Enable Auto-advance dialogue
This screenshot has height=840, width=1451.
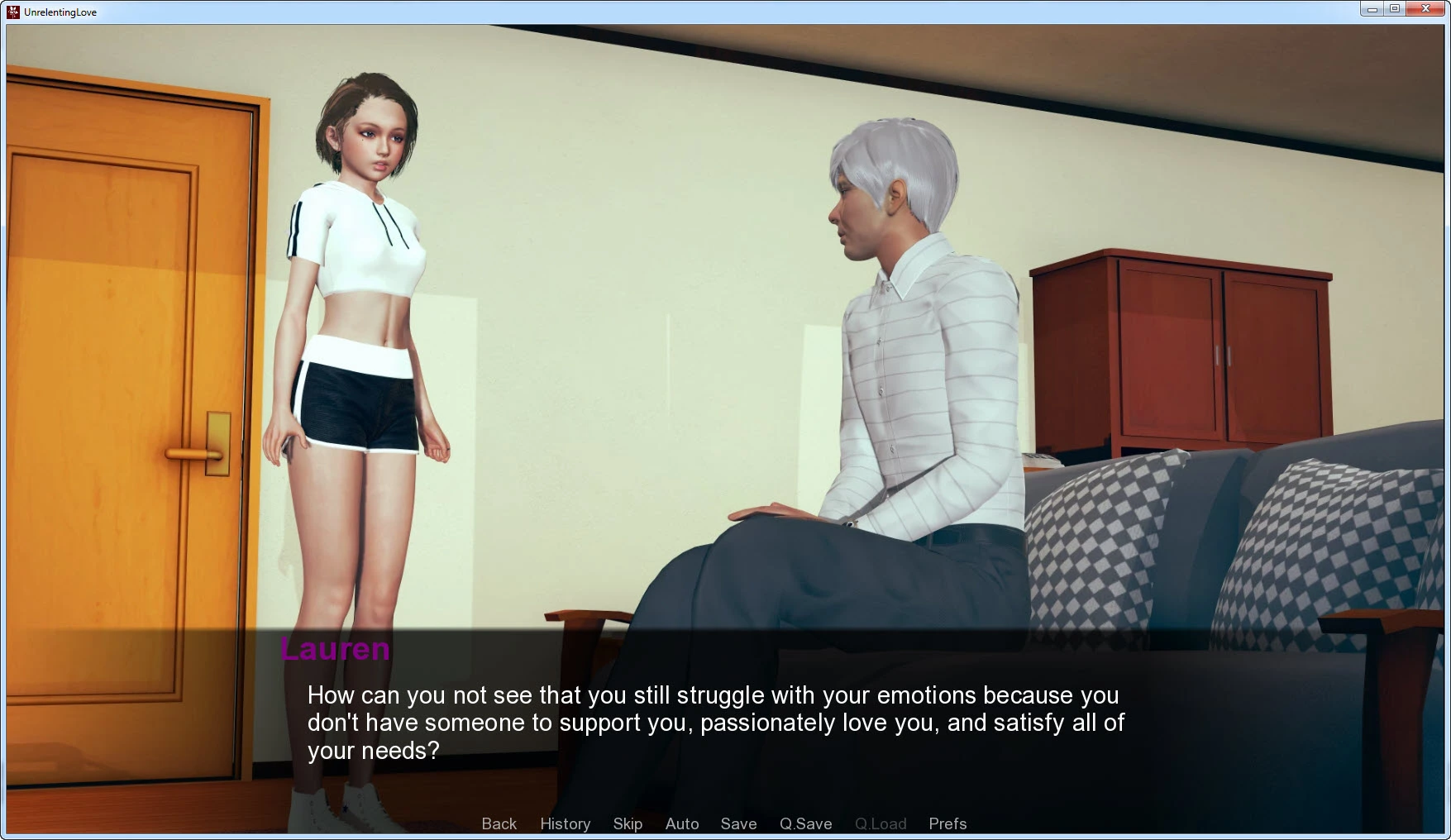[x=682, y=823]
